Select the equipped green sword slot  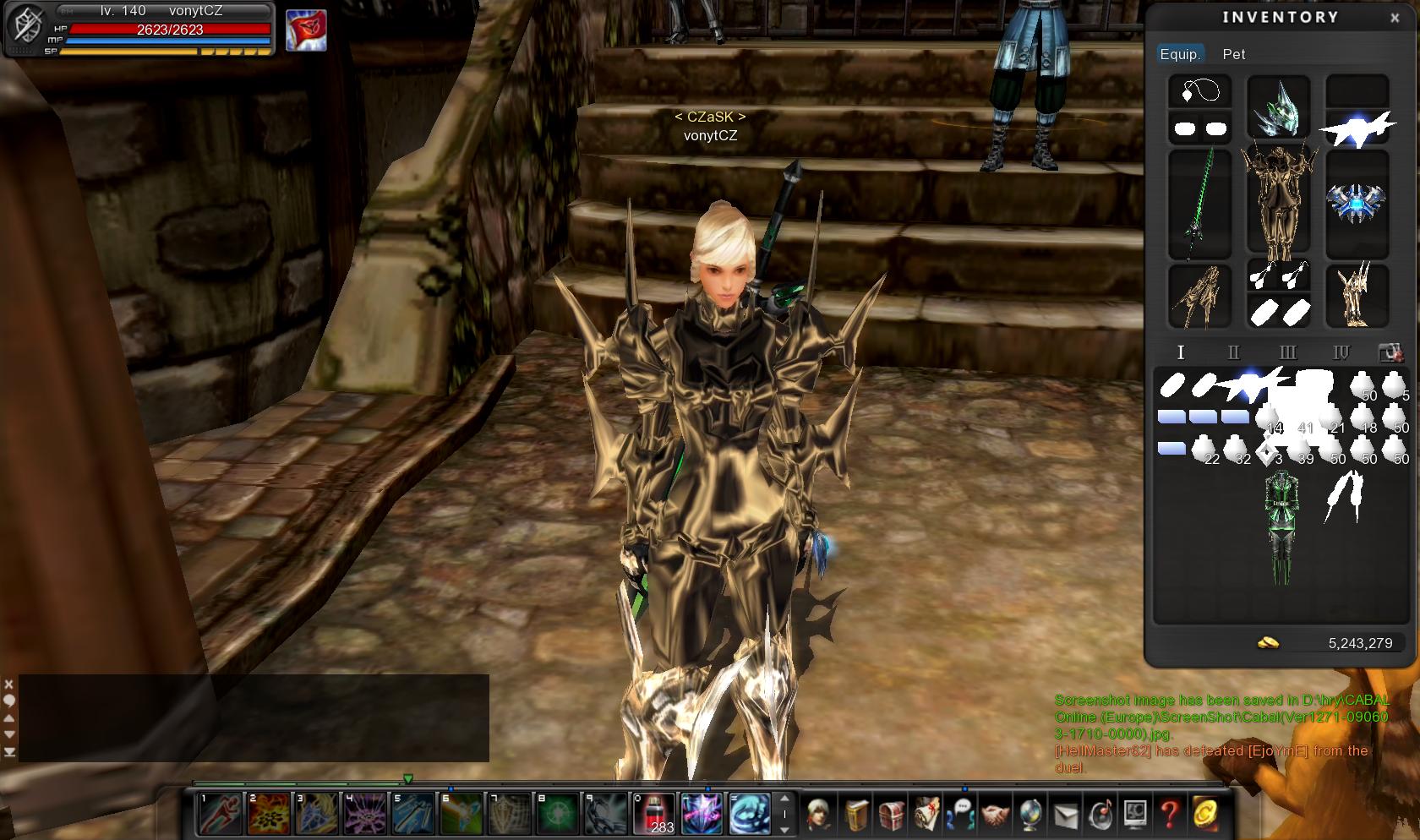(x=1199, y=204)
